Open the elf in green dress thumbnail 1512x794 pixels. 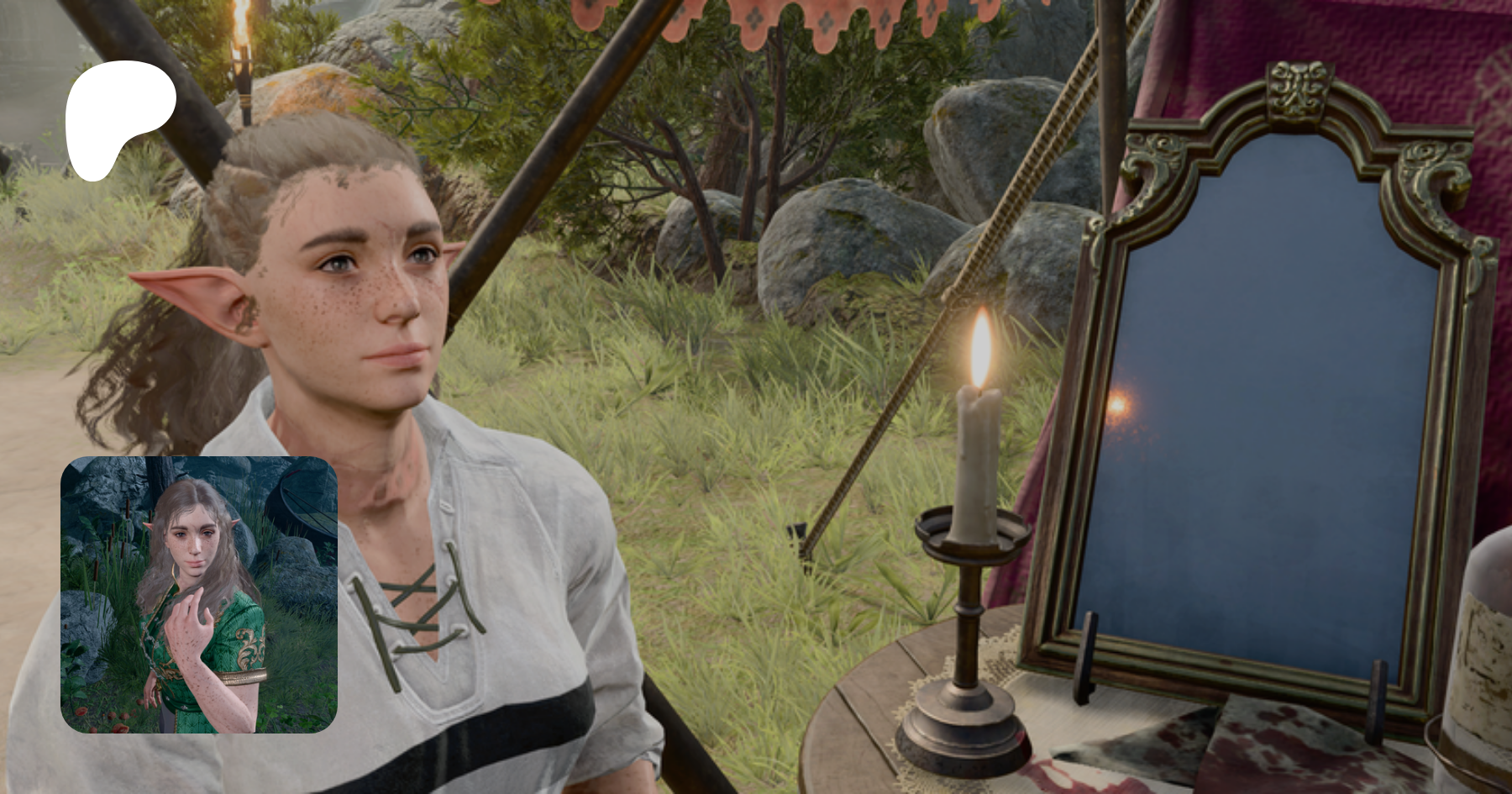[x=199, y=595]
